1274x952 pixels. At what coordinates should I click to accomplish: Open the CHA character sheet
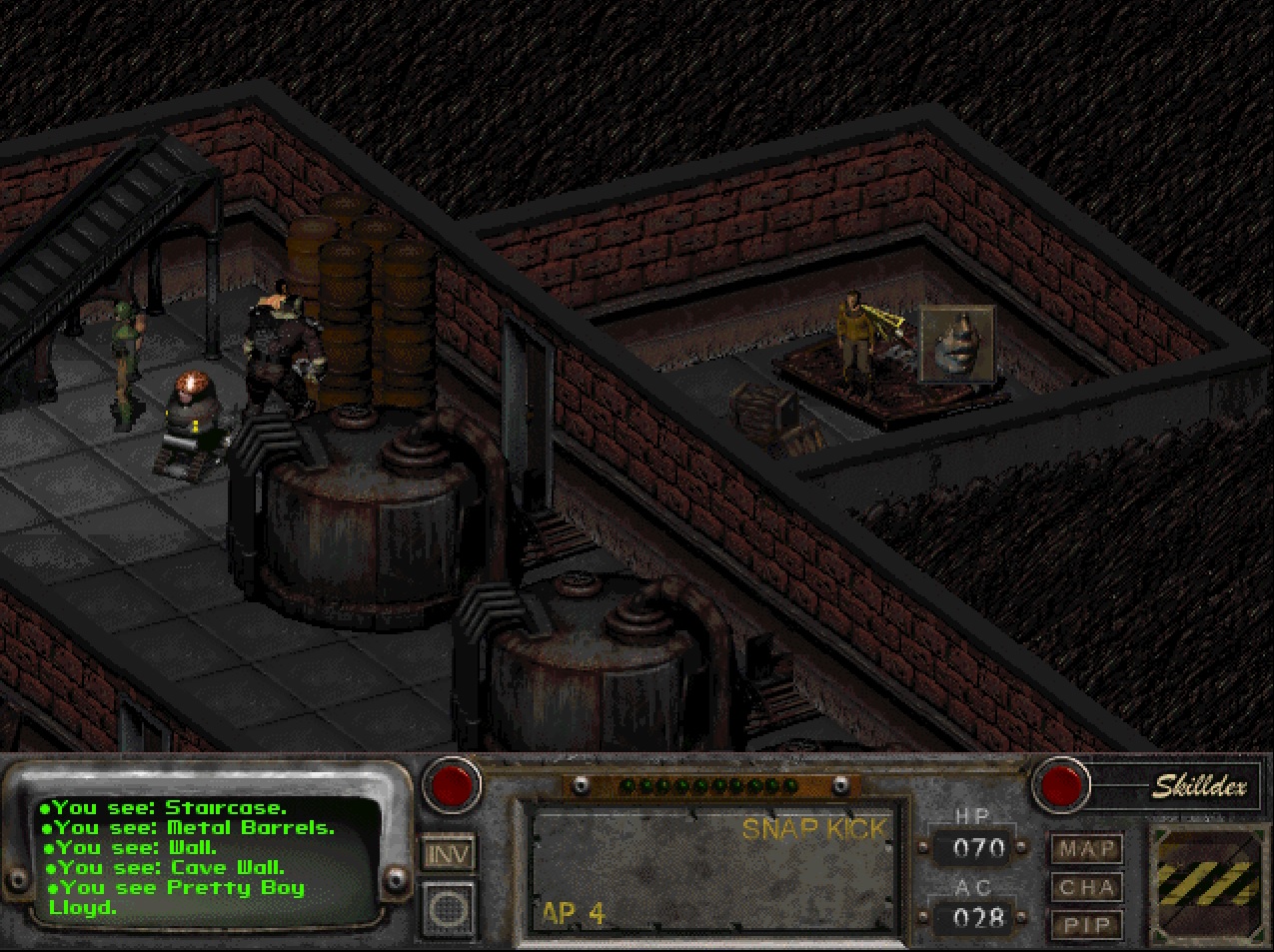click(x=1085, y=887)
